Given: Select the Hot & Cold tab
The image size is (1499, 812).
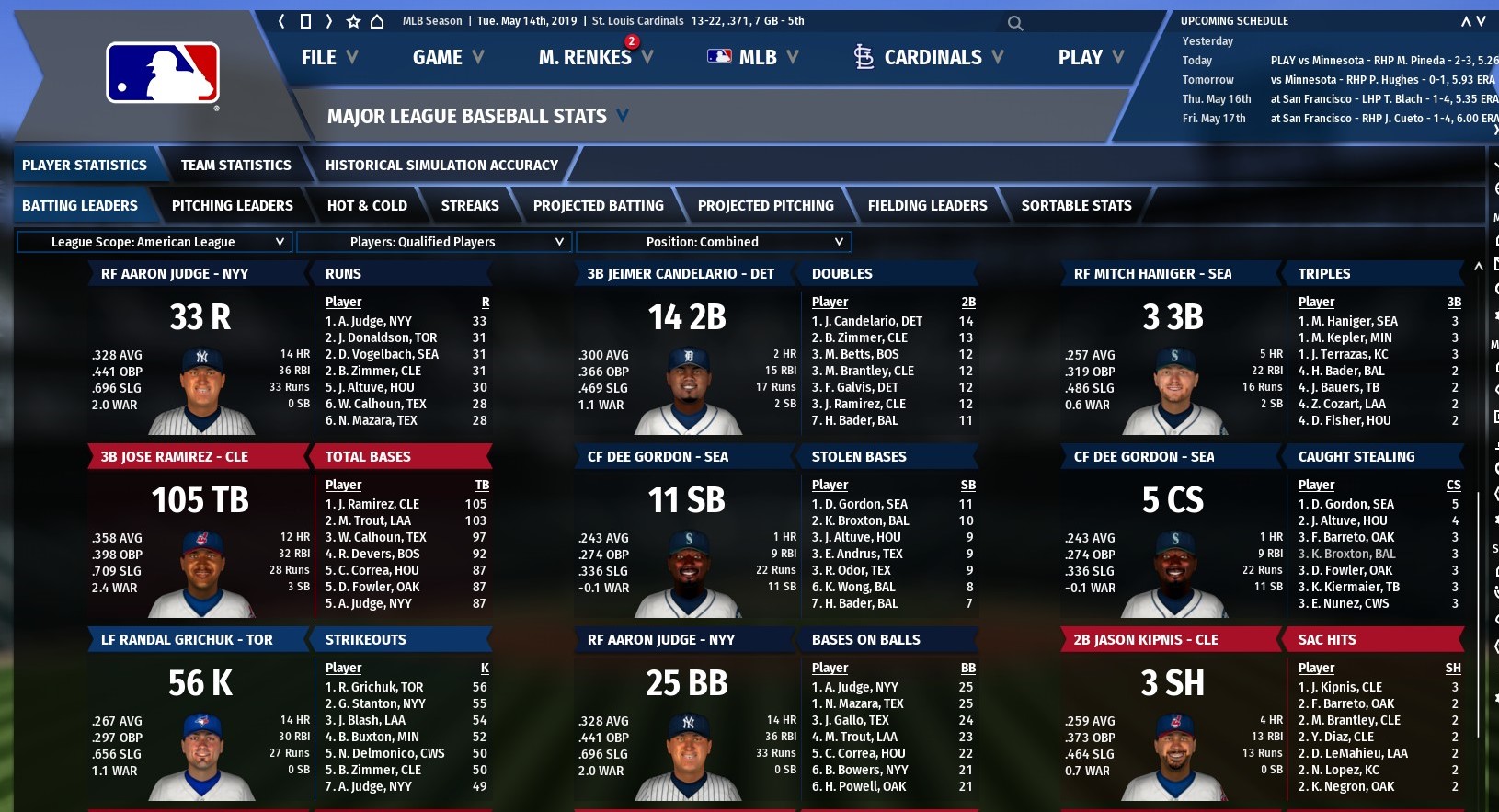Looking at the screenshot, I should pyautogui.click(x=367, y=206).
